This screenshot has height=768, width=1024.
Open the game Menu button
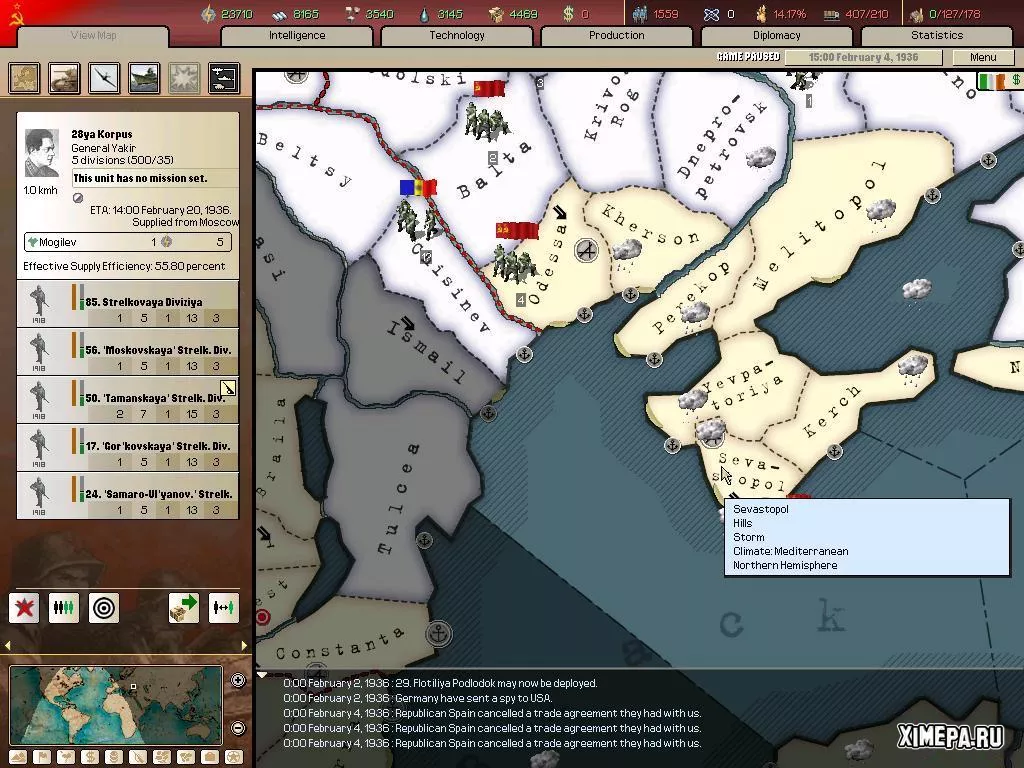983,57
